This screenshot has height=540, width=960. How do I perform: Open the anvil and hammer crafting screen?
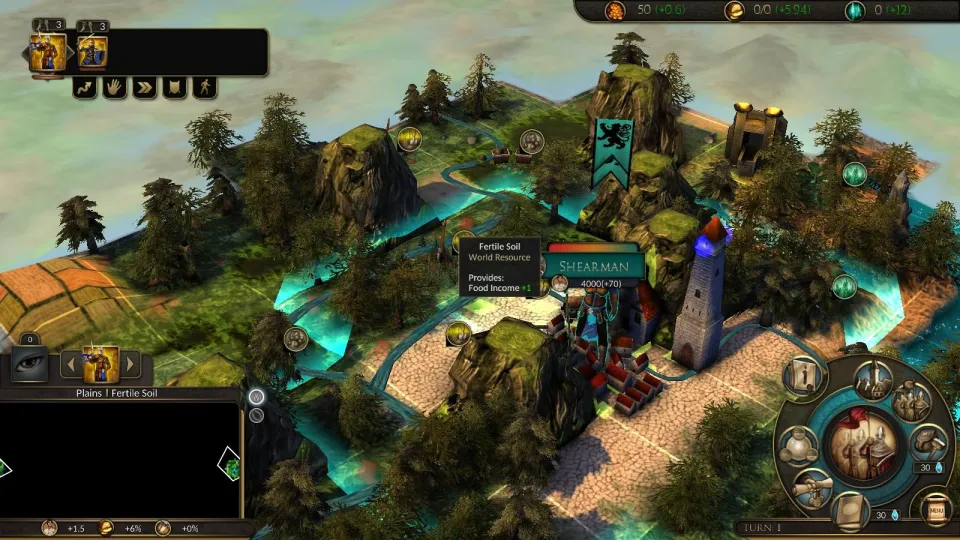click(x=928, y=443)
